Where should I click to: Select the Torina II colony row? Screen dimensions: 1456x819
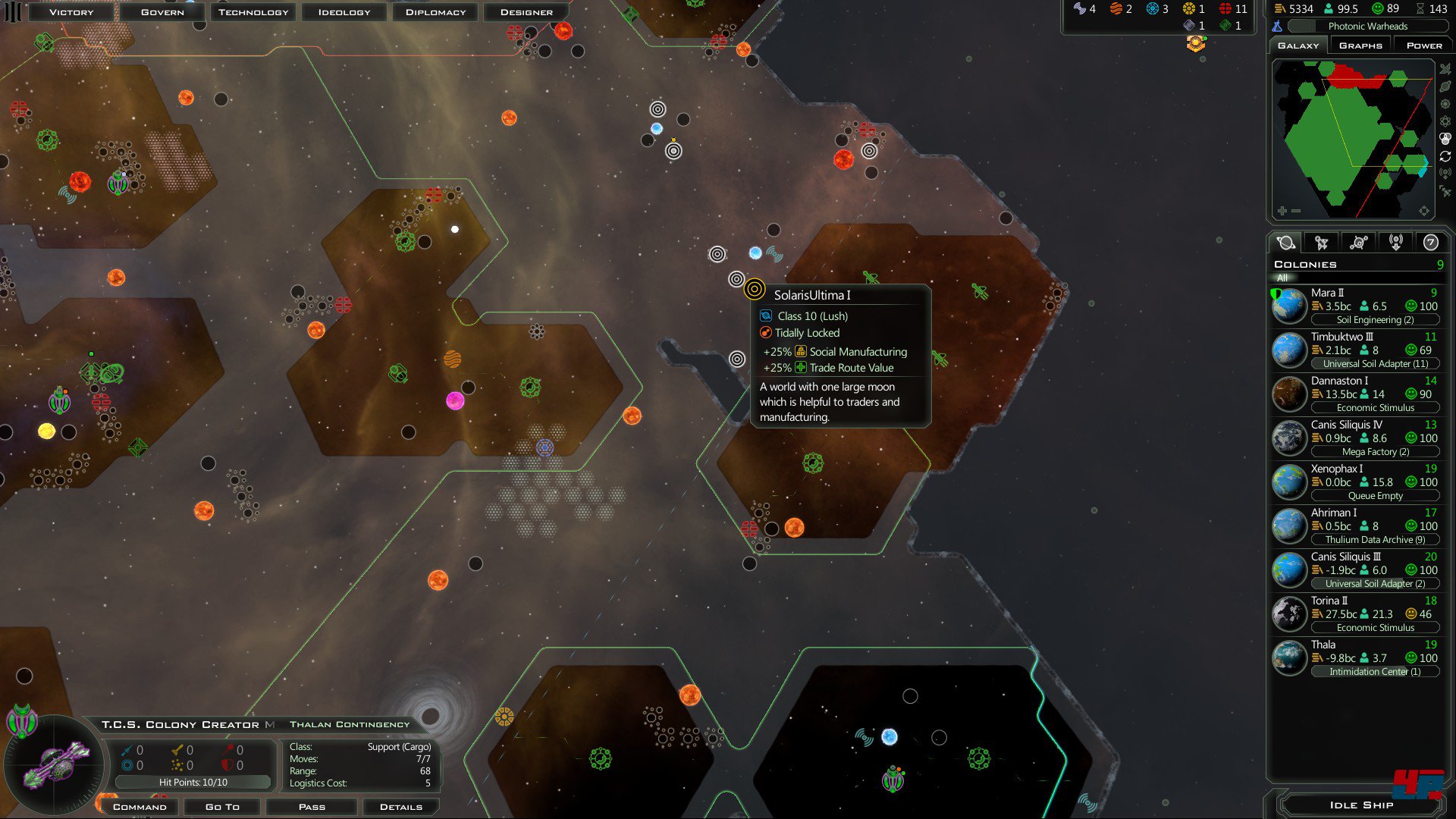(1356, 614)
